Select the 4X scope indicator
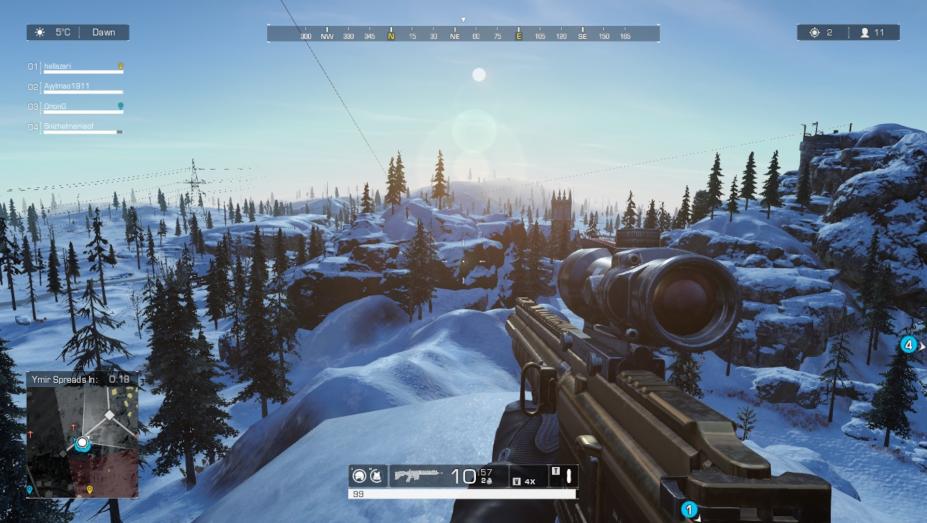 tap(526, 481)
